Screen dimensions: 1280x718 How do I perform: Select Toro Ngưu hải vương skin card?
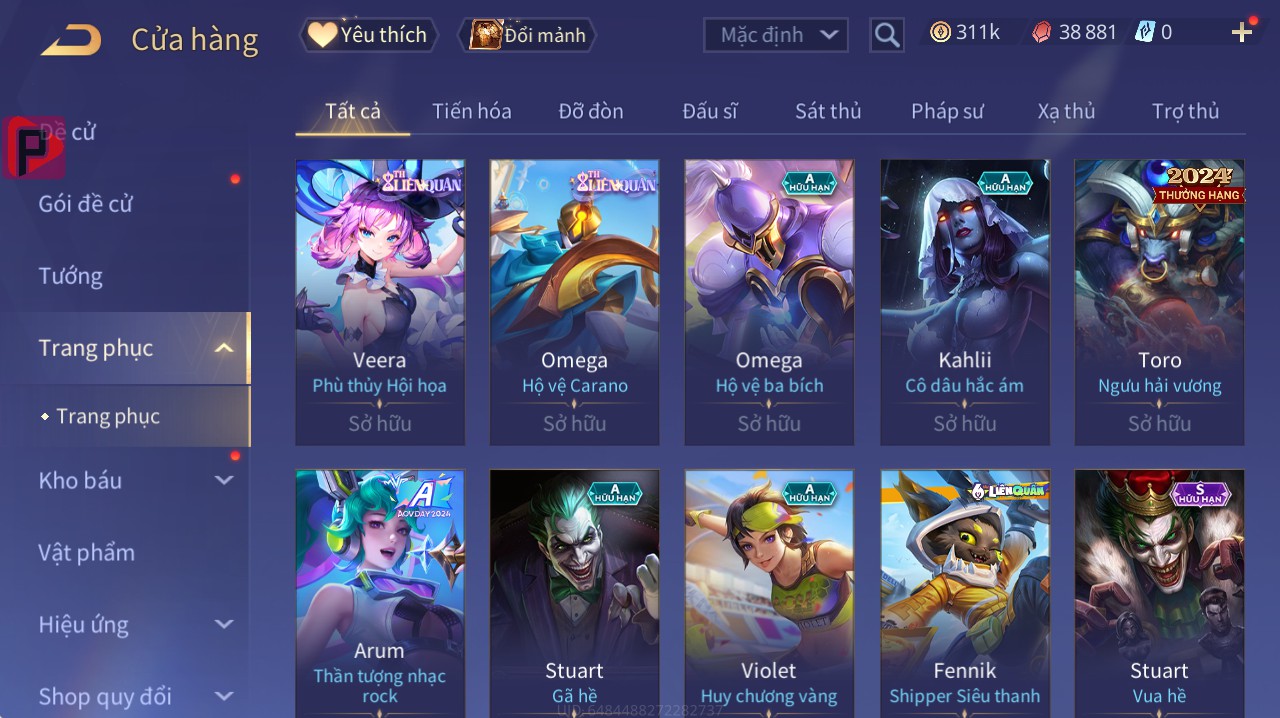pyautogui.click(x=1159, y=302)
